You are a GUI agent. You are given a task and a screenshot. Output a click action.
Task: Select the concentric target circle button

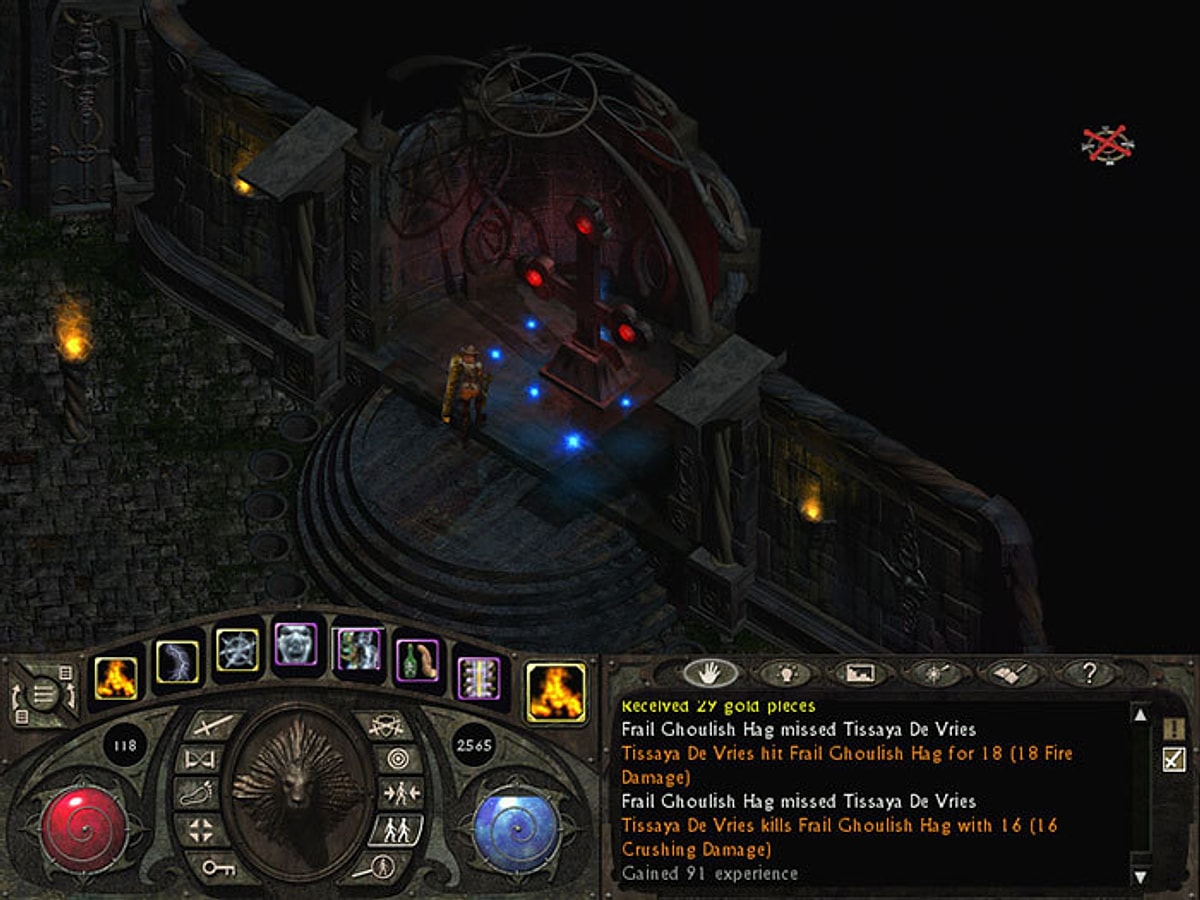point(401,758)
